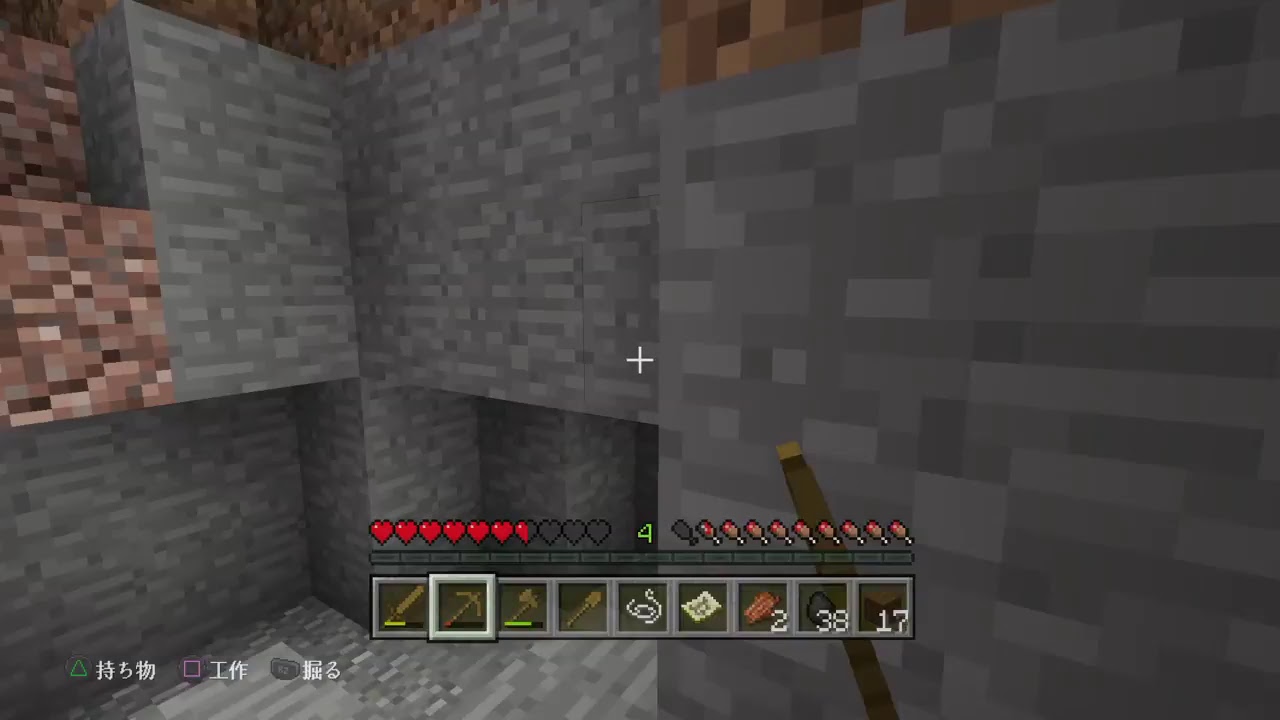Viewport: 1280px width, 720px height.
Task: Select the wooden sword in the hotbar
Action: [401, 605]
